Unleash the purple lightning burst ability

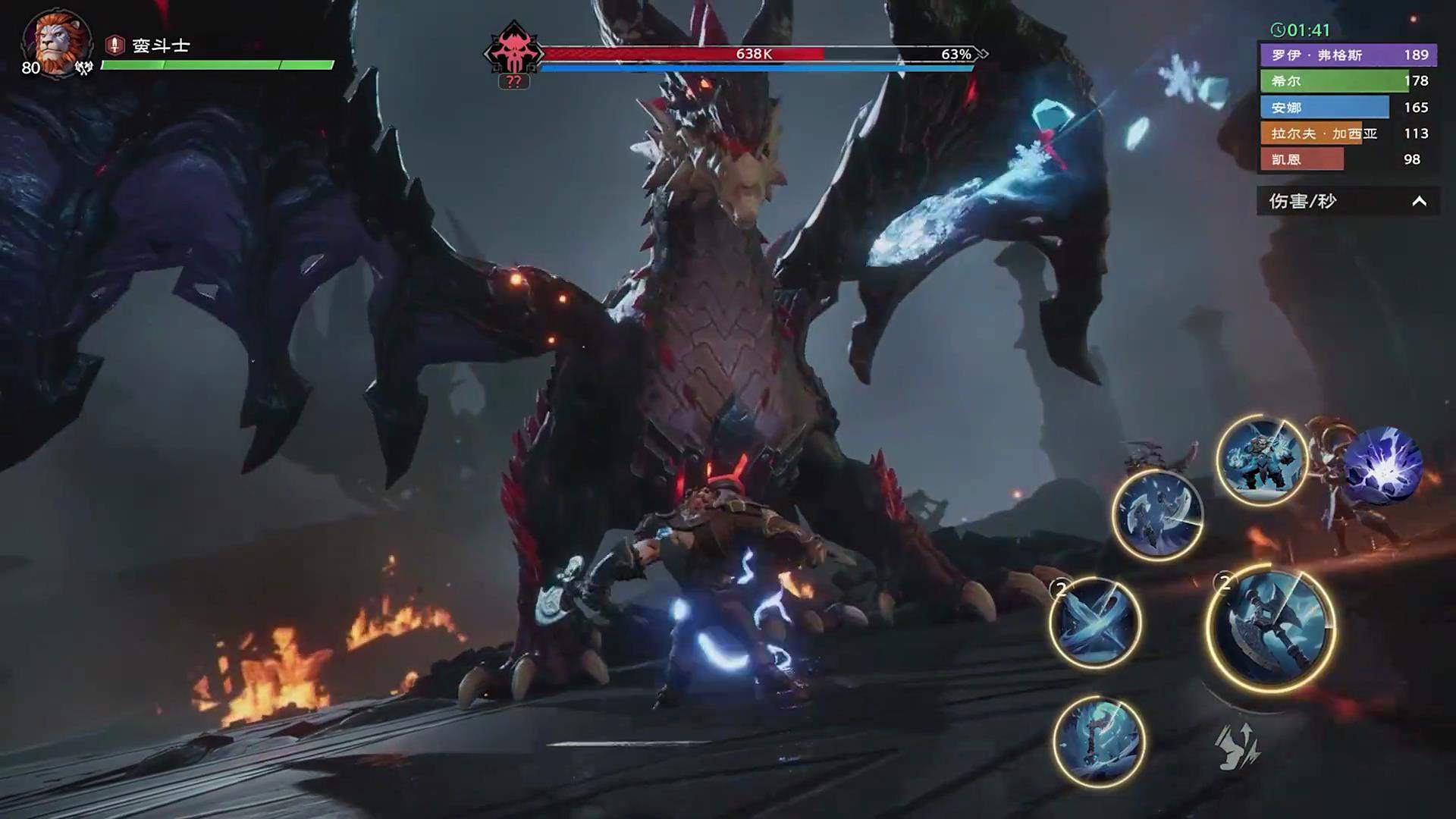click(1383, 466)
